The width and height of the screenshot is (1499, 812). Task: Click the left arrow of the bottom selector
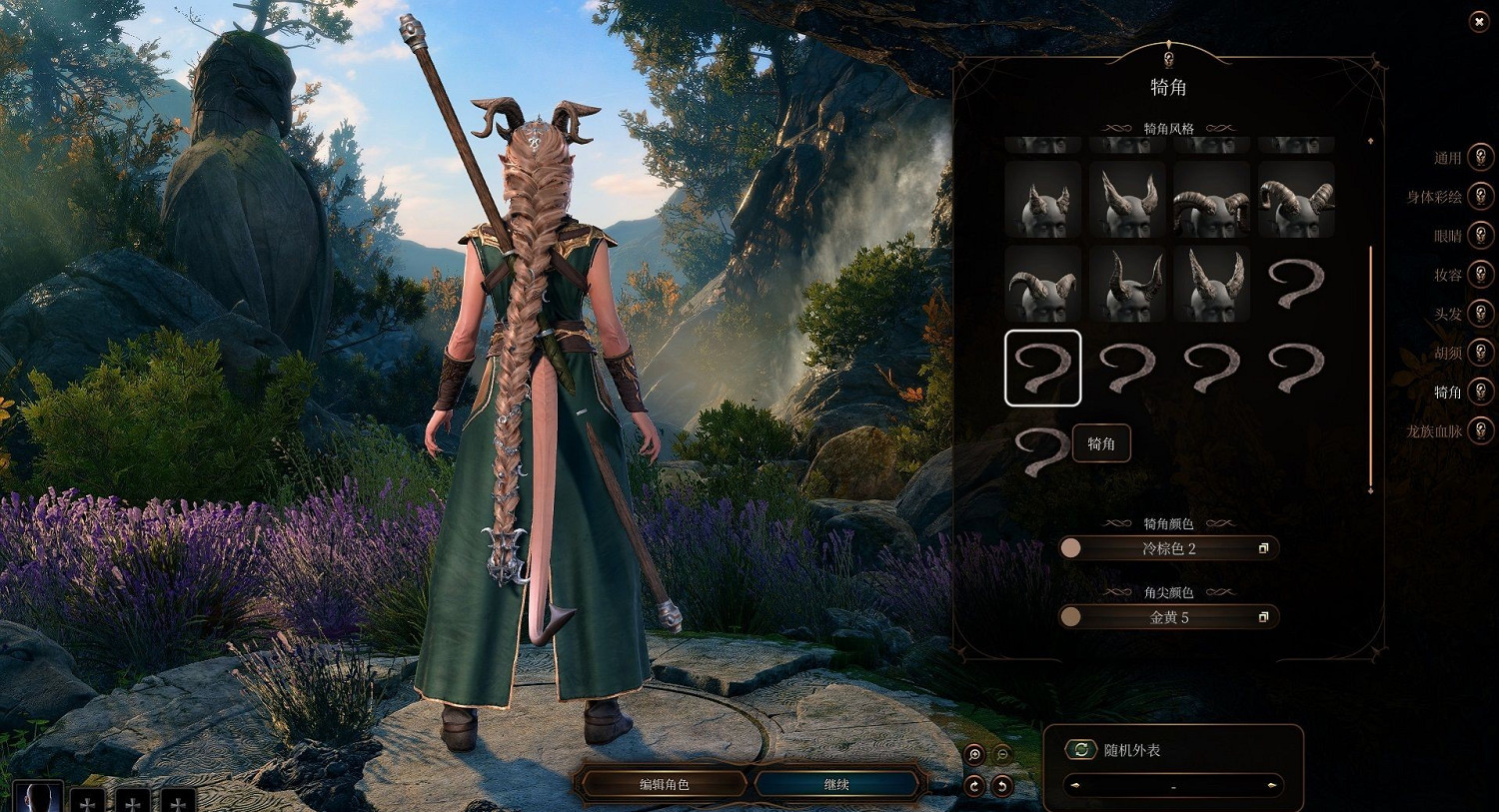pos(1077,786)
